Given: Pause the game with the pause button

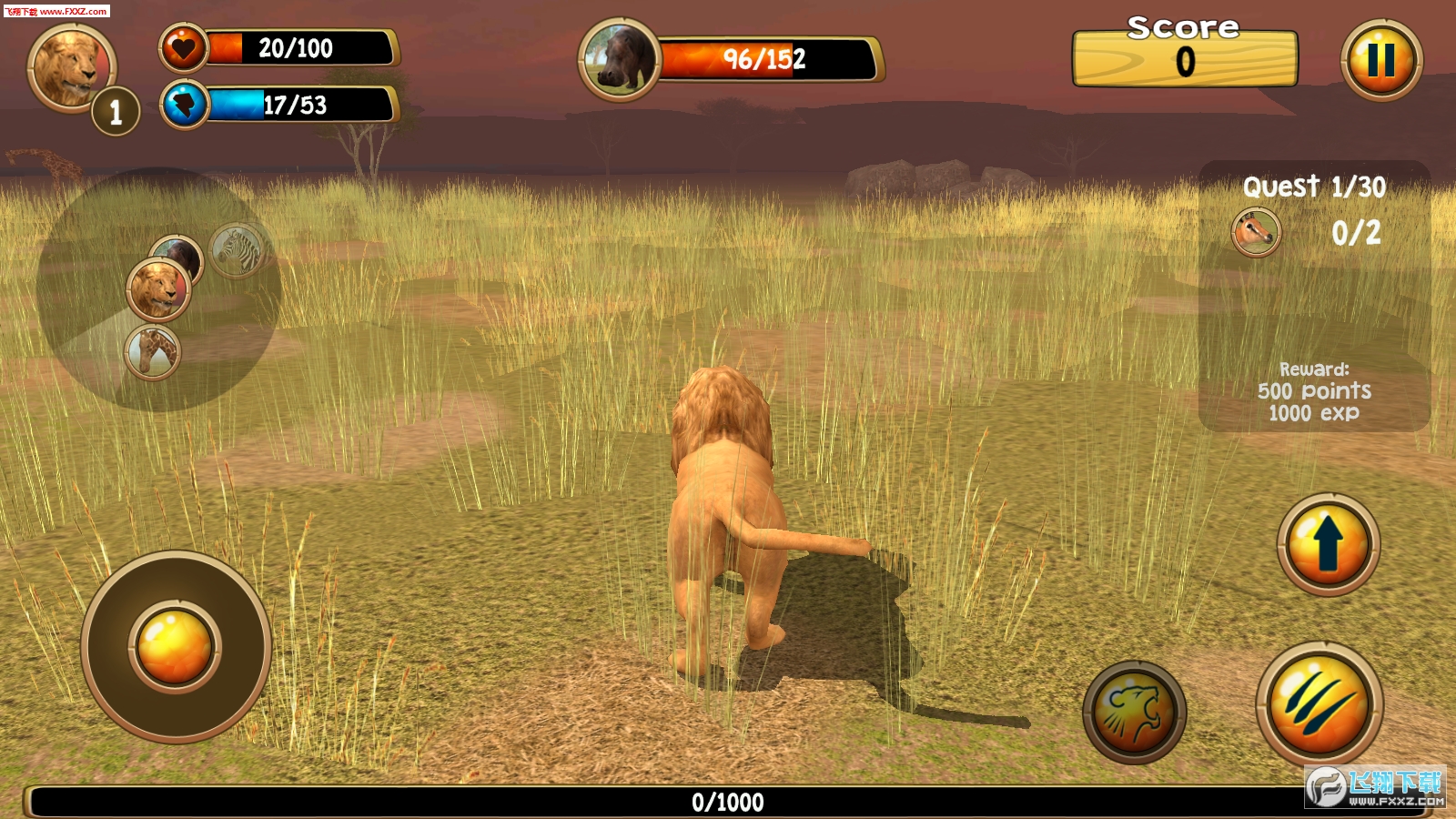Looking at the screenshot, I should click(1380, 60).
